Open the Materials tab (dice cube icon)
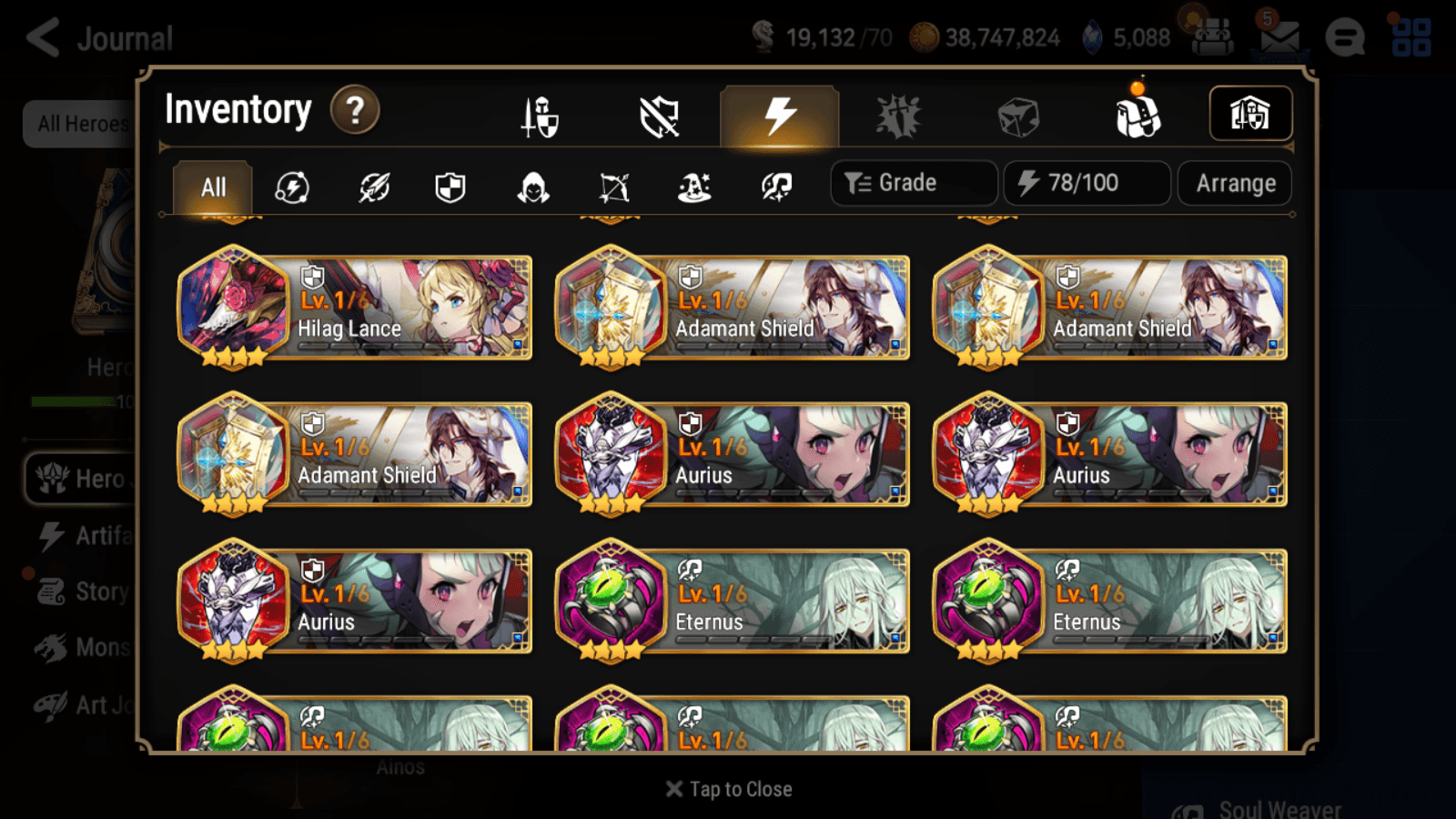This screenshot has width=1456, height=819. click(1018, 115)
